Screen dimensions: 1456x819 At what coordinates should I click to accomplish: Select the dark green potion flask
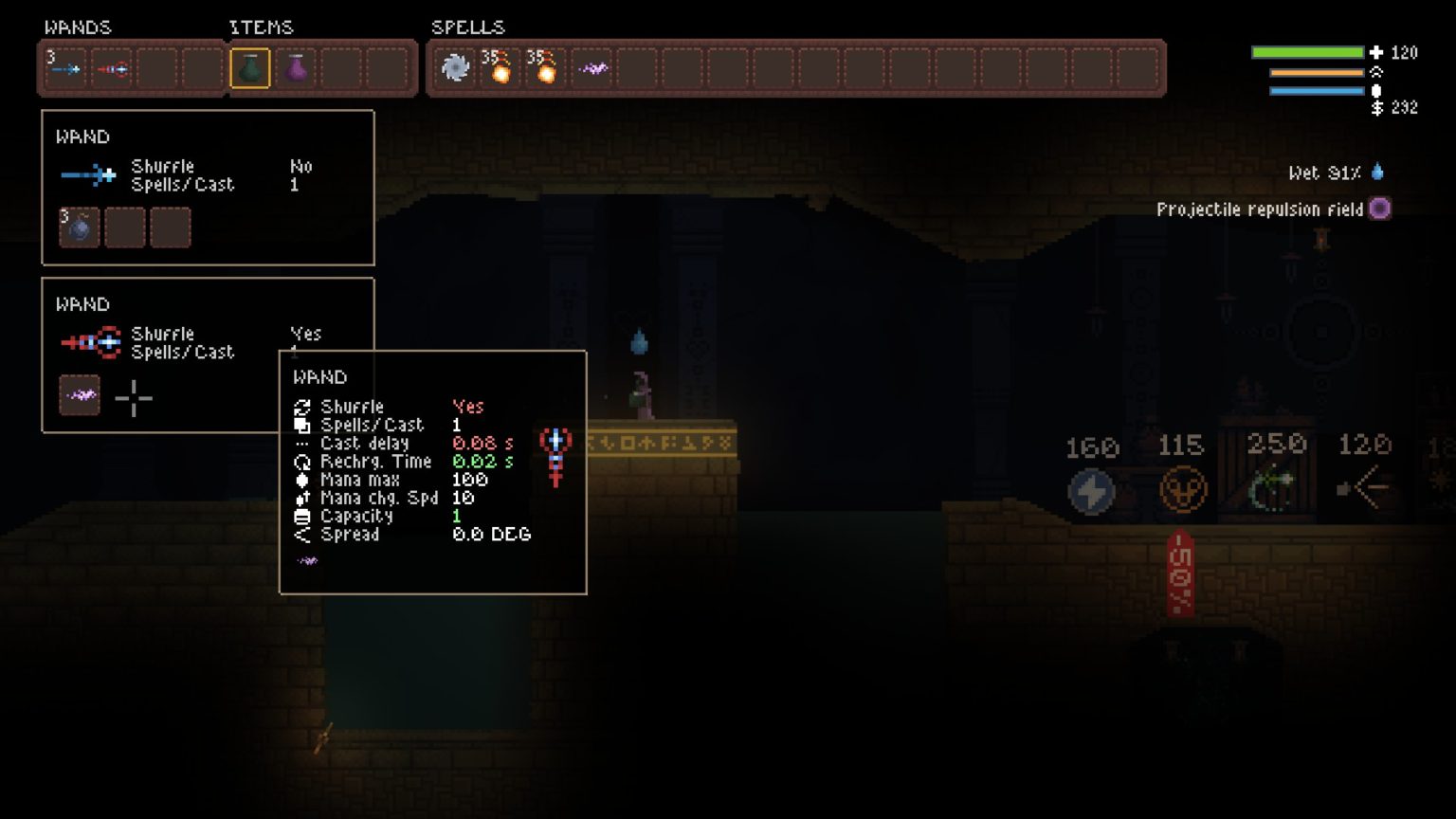250,68
